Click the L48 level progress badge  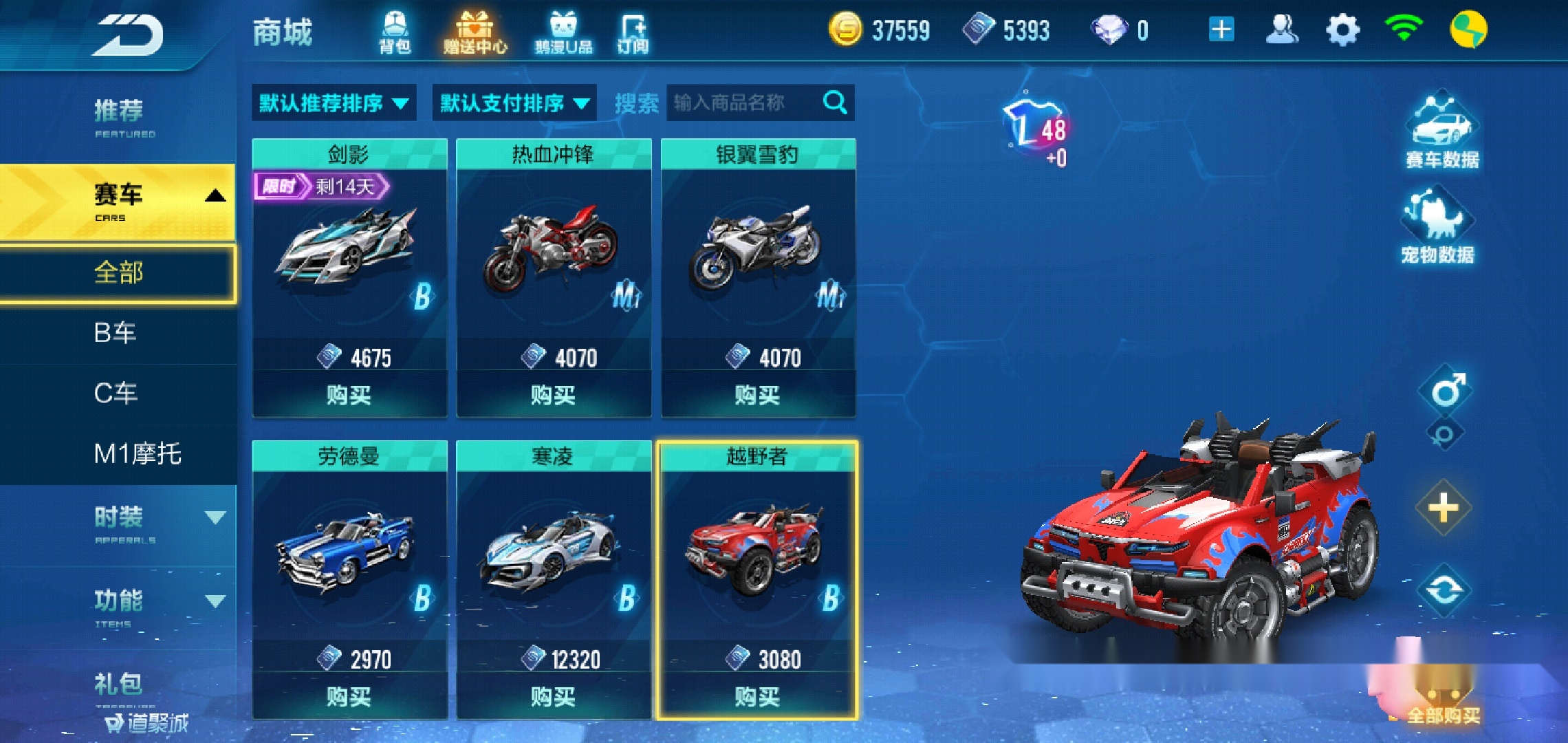[x=1035, y=124]
